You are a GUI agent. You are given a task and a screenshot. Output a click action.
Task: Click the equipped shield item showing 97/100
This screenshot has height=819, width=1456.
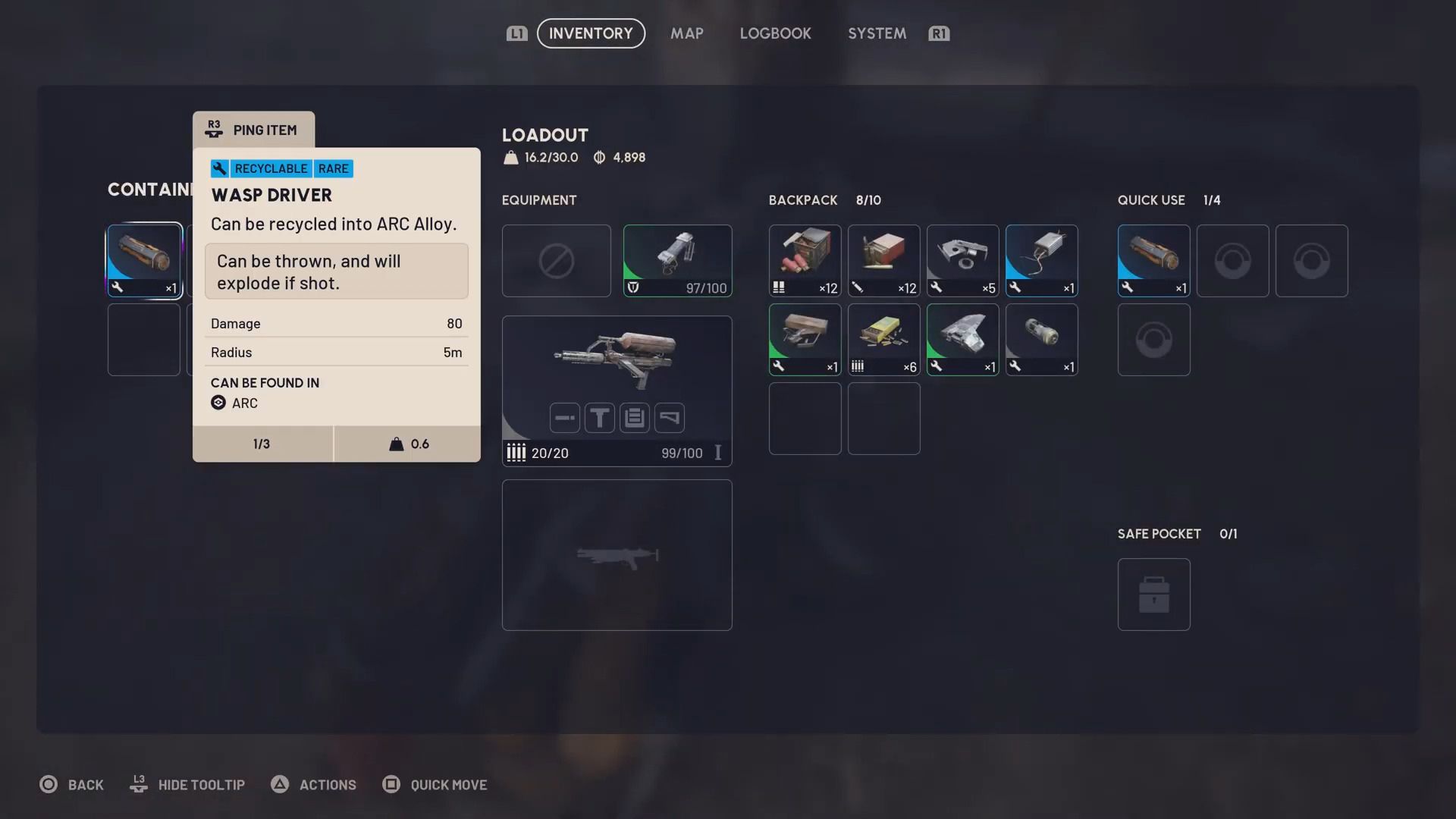click(x=677, y=260)
